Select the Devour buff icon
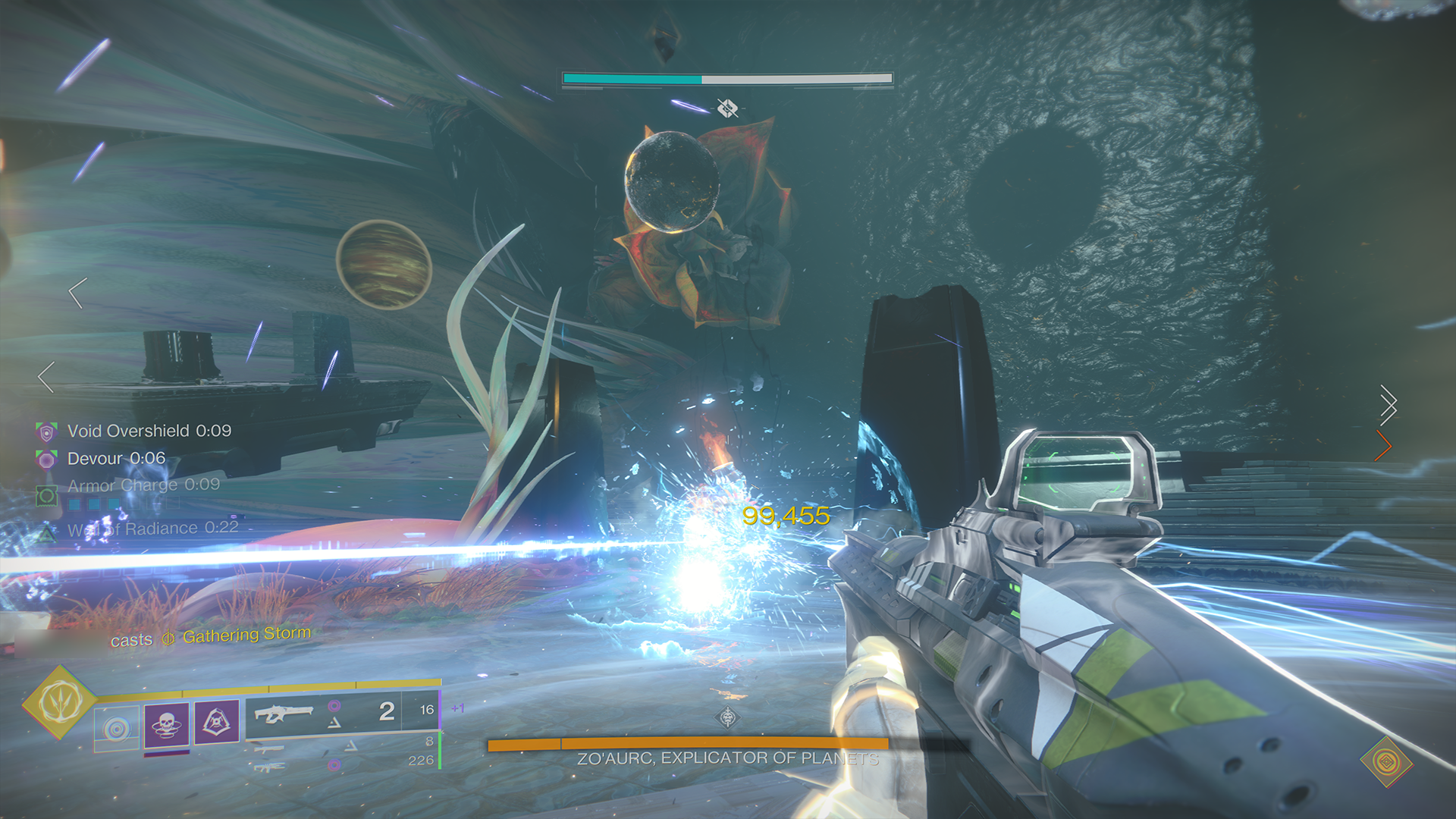The width and height of the screenshot is (1456, 819). coord(47,460)
